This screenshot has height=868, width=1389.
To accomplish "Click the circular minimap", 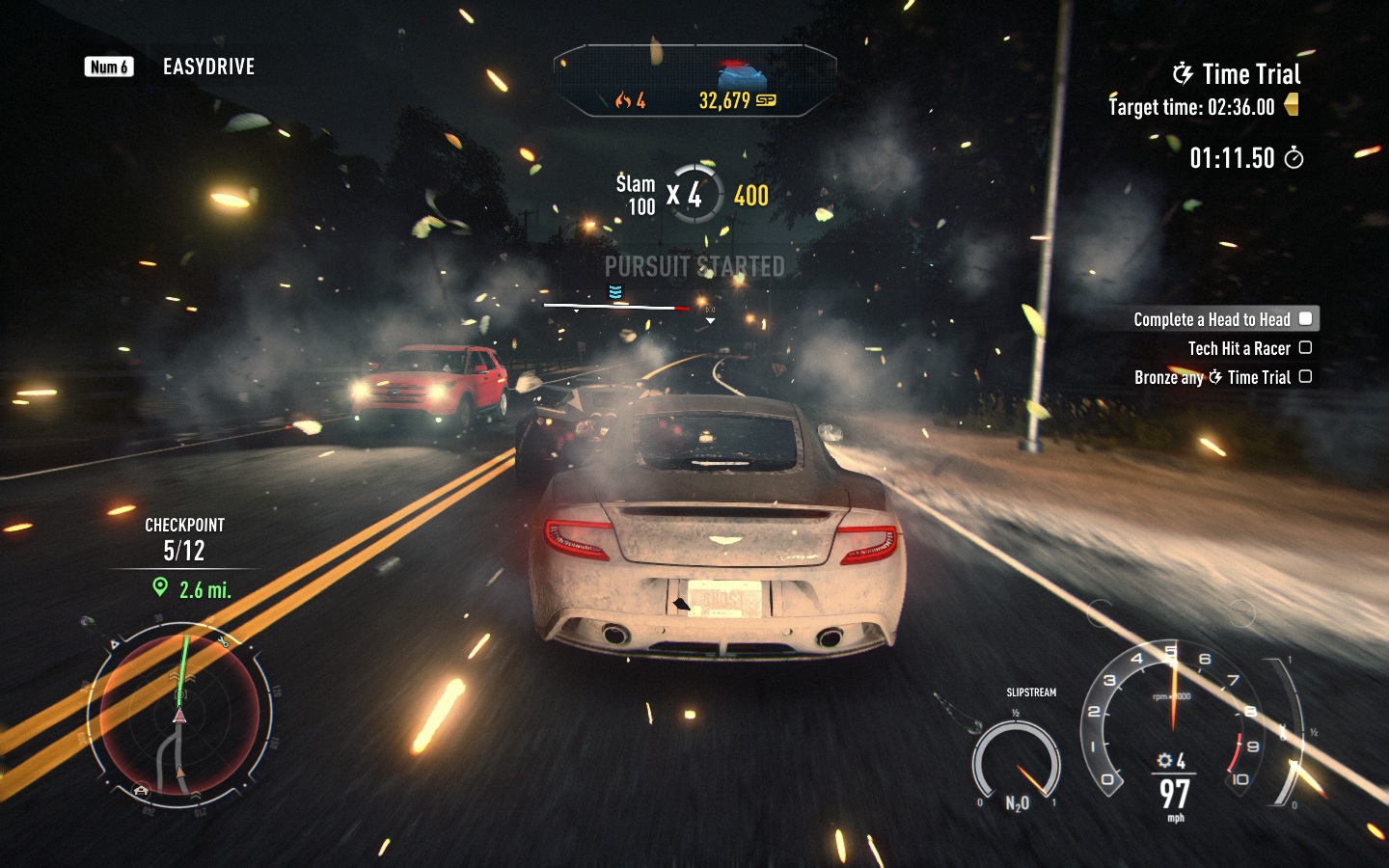I will pyautogui.click(x=179, y=715).
